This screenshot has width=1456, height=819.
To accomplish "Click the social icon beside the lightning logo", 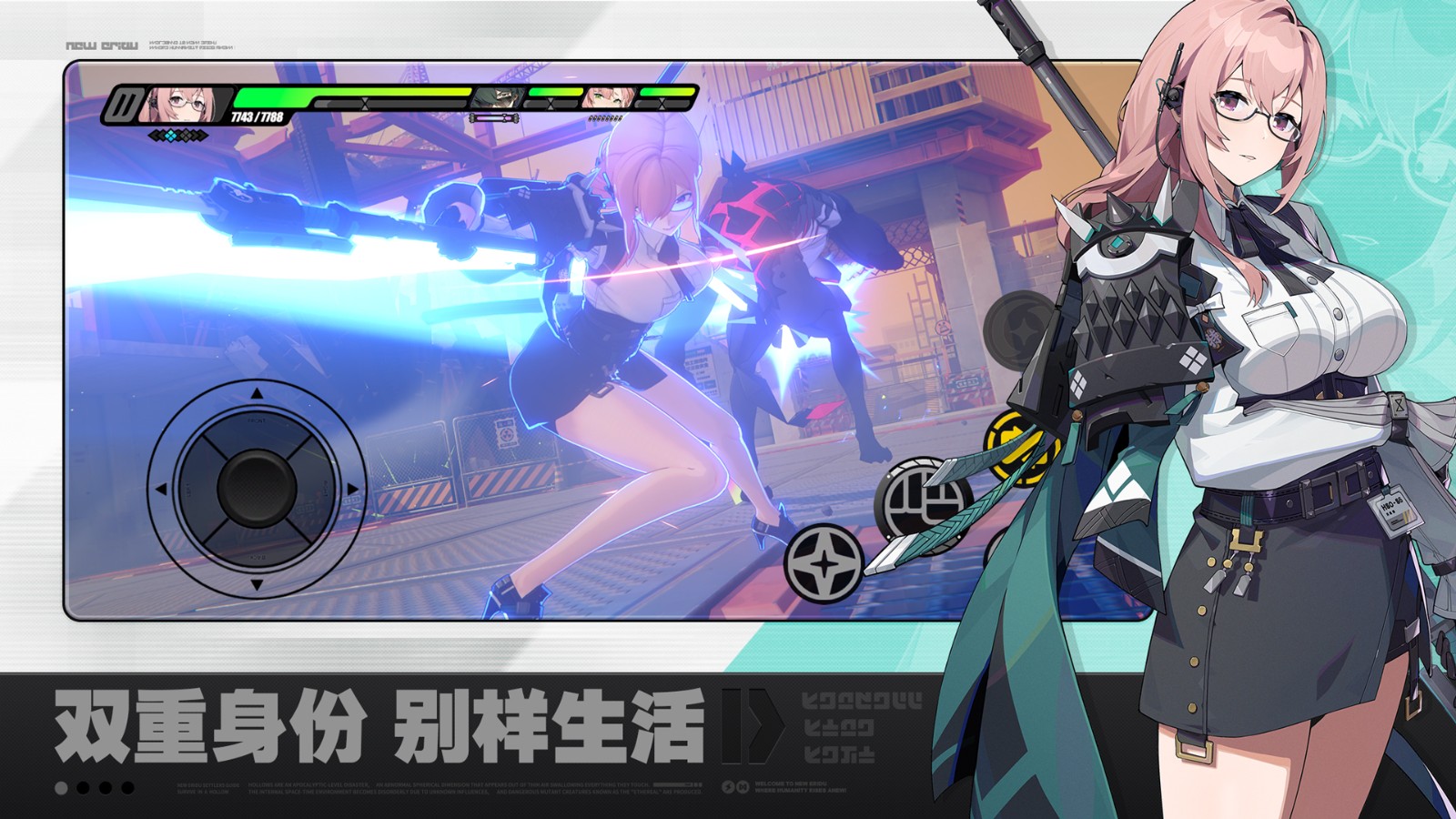I will point(743,786).
